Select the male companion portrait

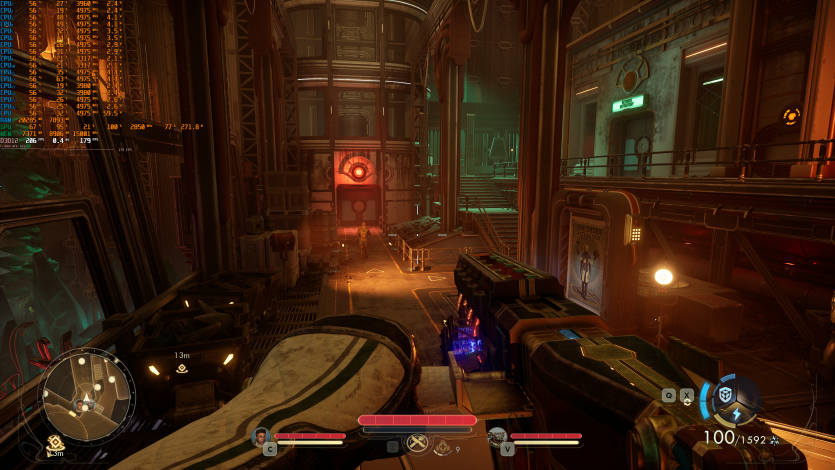pyautogui.click(x=262, y=436)
